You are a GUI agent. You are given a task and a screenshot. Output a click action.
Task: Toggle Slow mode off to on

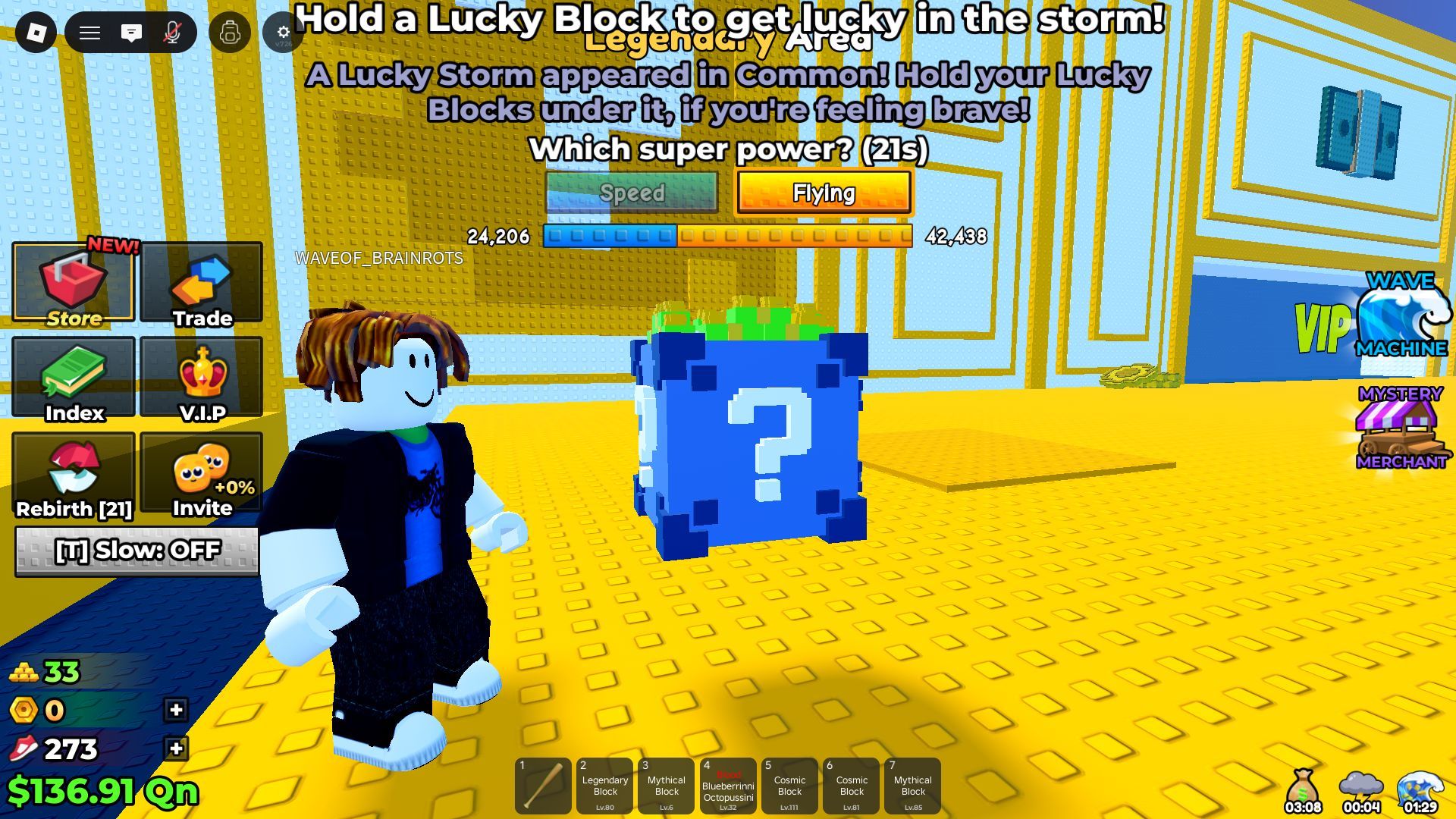click(x=136, y=552)
